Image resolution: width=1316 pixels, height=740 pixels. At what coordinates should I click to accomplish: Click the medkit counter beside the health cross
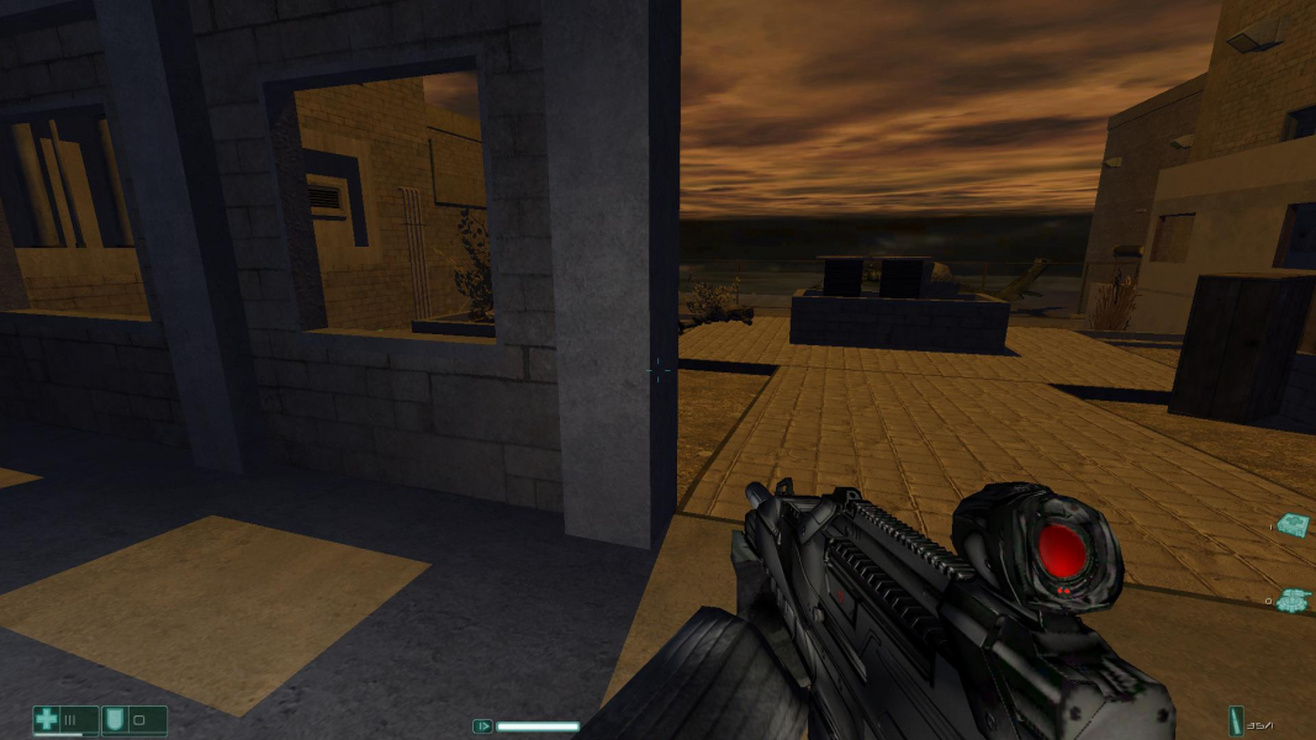(69, 719)
